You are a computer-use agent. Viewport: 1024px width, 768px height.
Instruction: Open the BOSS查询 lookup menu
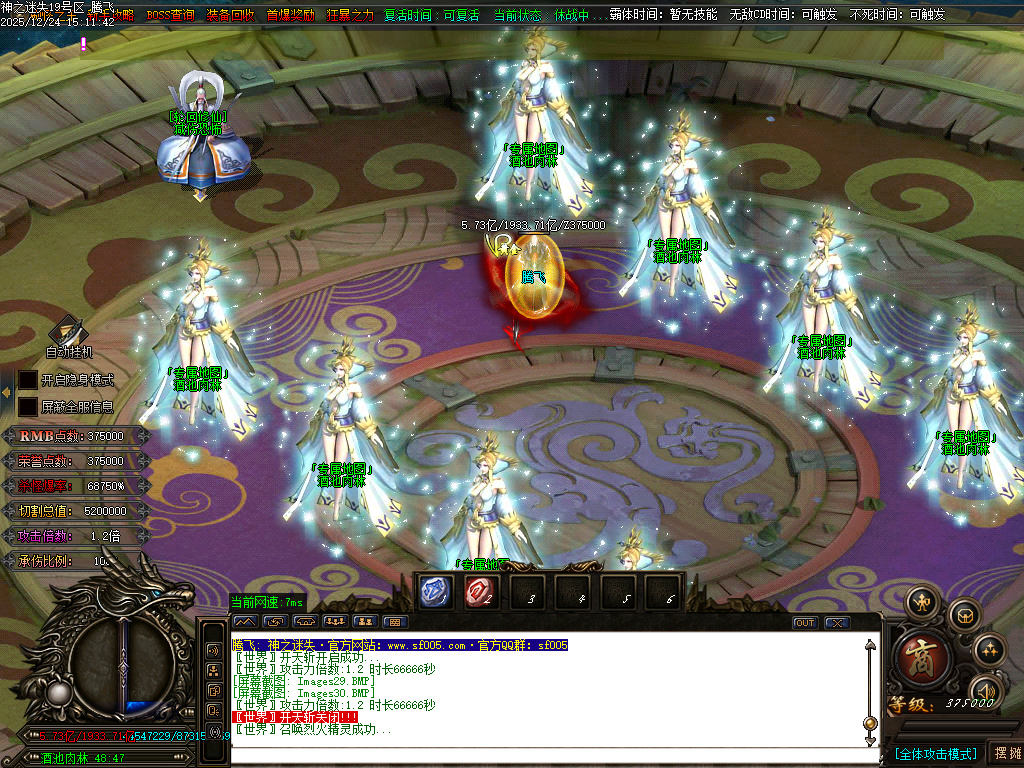coord(170,15)
